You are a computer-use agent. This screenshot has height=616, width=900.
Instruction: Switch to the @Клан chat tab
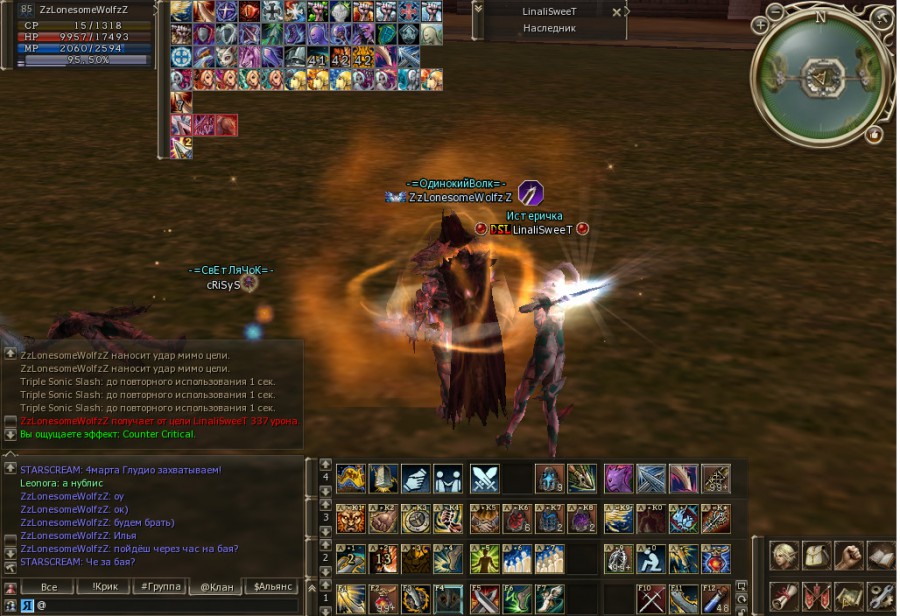[217, 587]
